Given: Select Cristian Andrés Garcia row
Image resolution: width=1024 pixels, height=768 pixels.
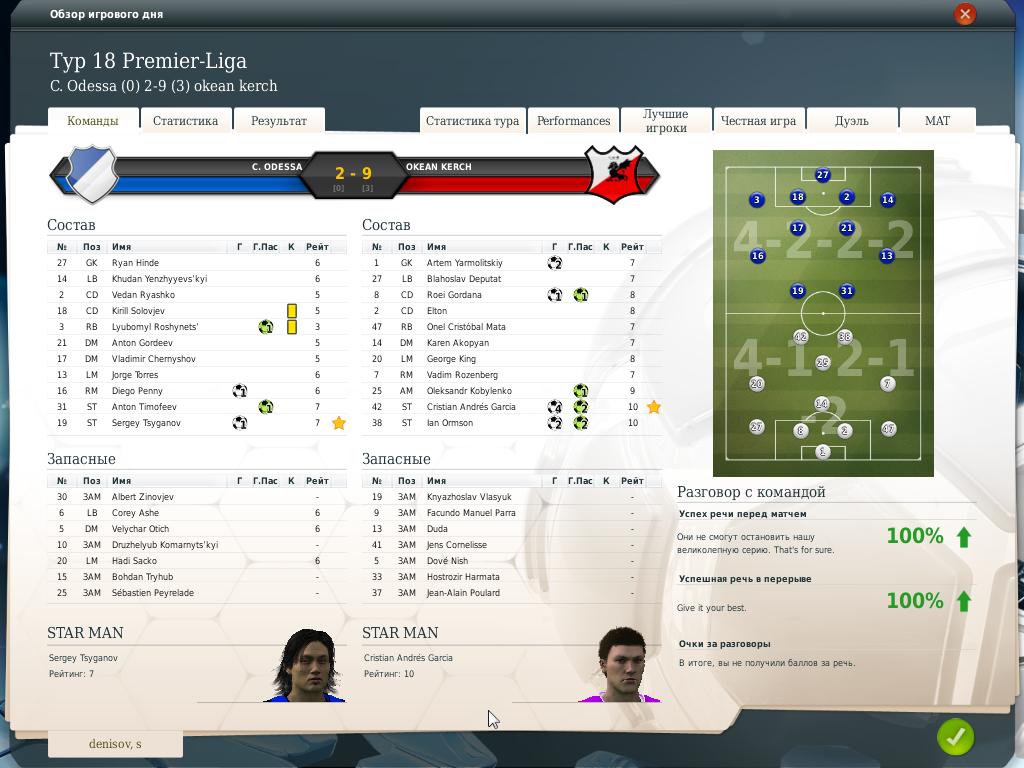Looking at the screenshot, I should coord(471,407).
